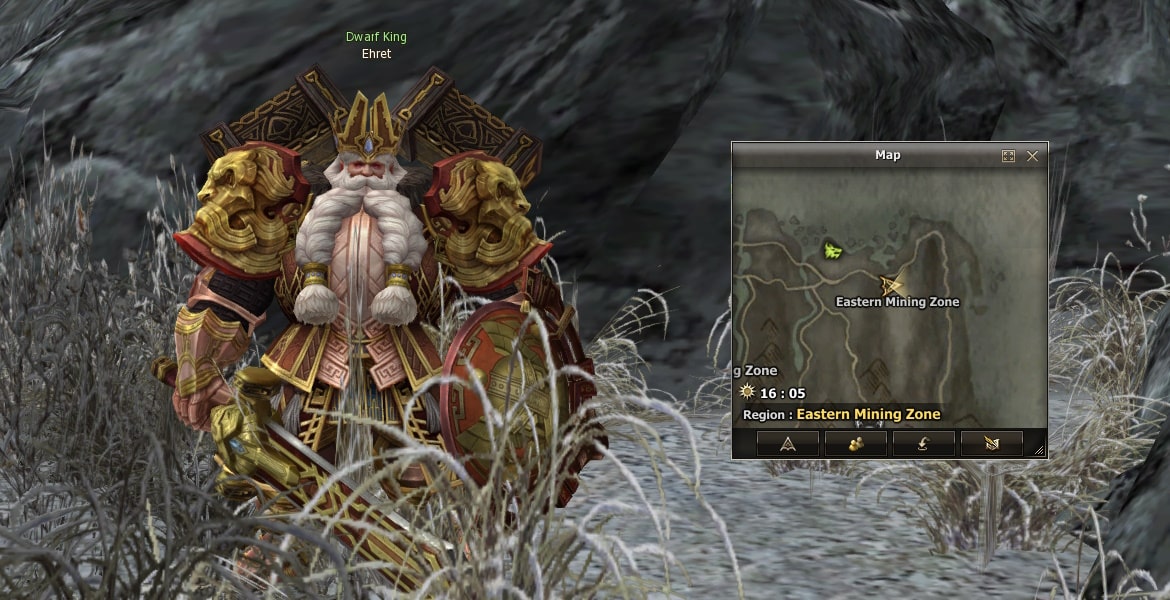Select the player arrow marker on the map
The image size is (1170, 600).
(x=888, y=285)
